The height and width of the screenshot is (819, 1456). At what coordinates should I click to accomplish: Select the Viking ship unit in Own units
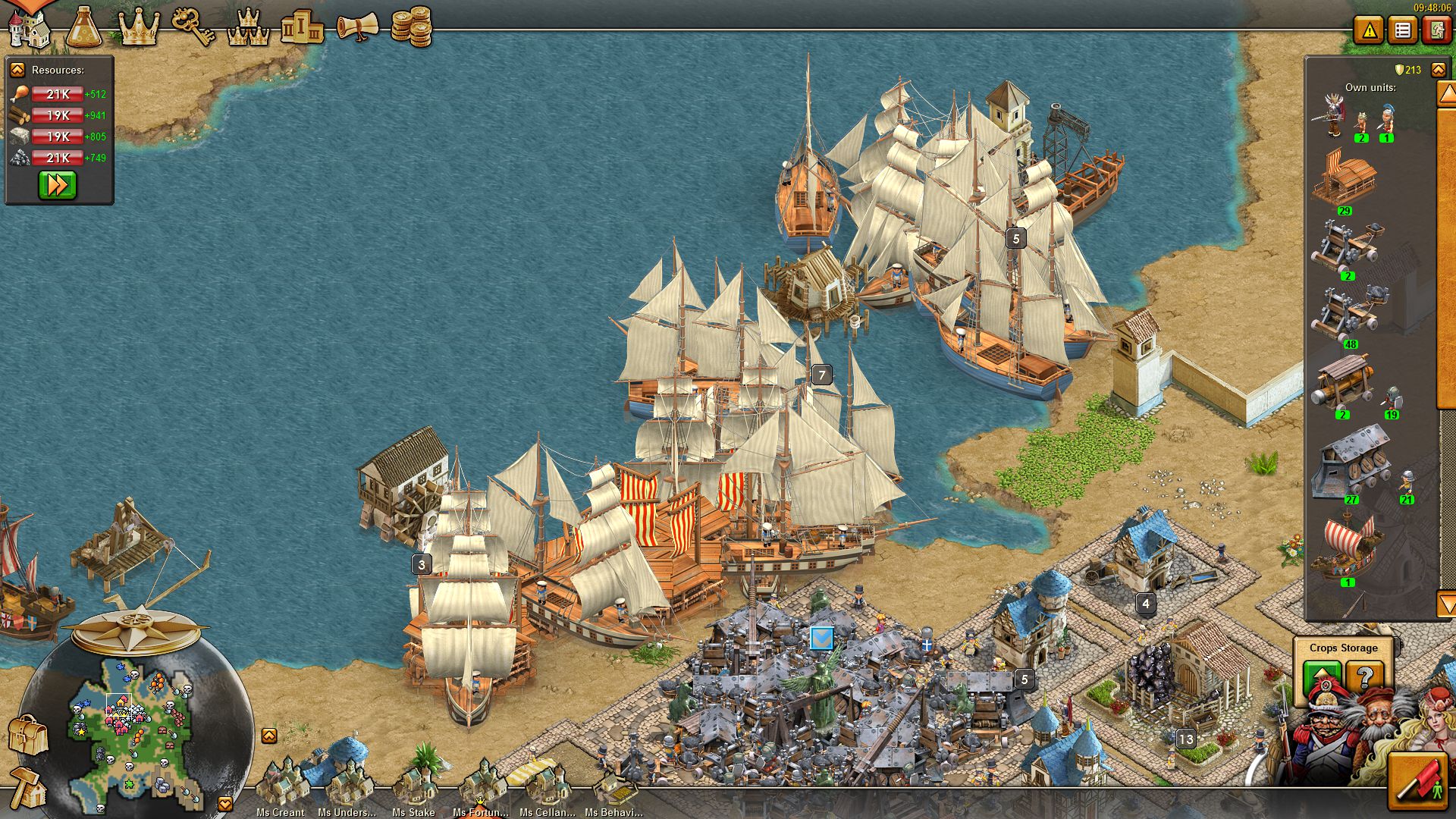pos(1347,546)
